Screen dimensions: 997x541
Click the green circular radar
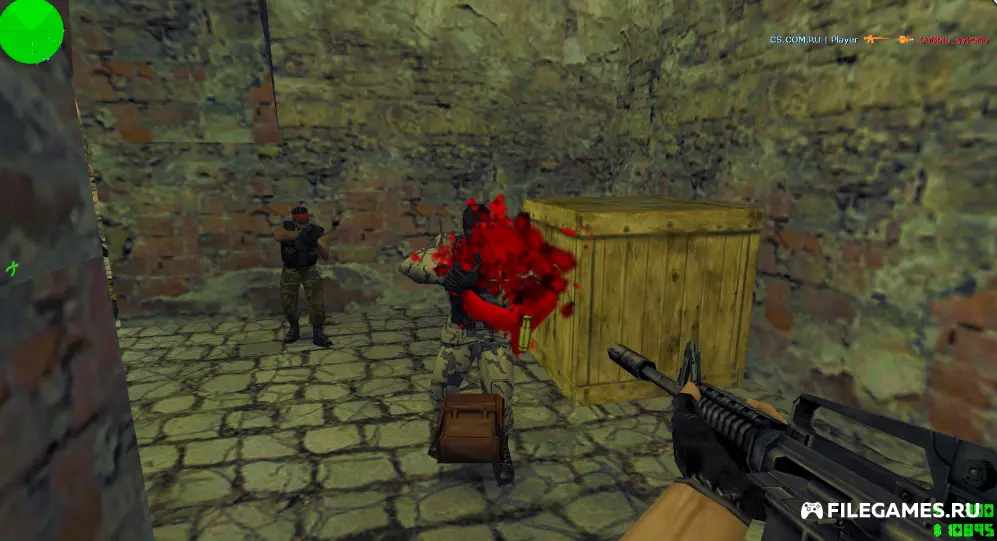click(x=31, y=31)
